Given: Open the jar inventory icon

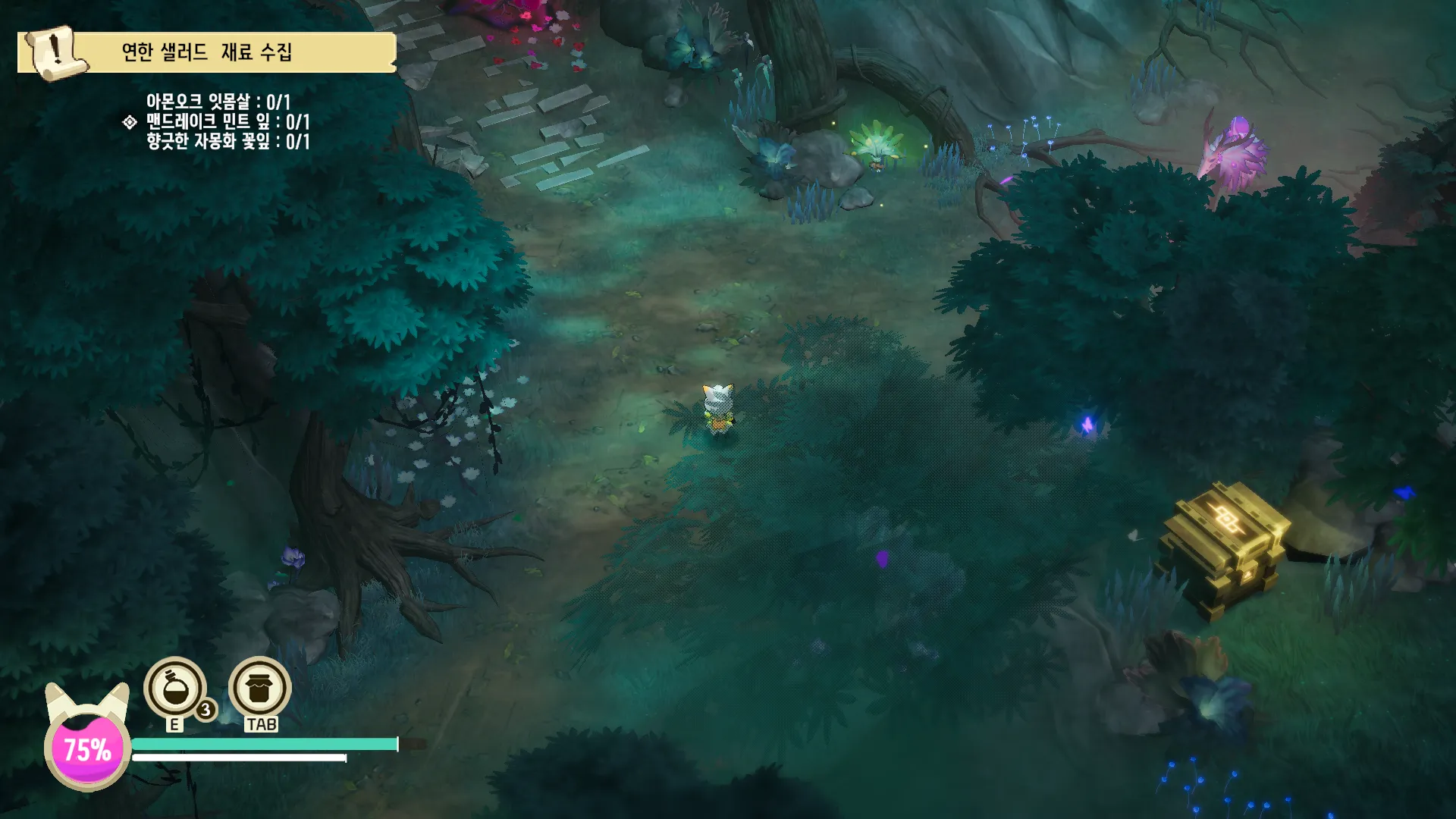Looking at the screenshot, I should click(x=259, y=688).
